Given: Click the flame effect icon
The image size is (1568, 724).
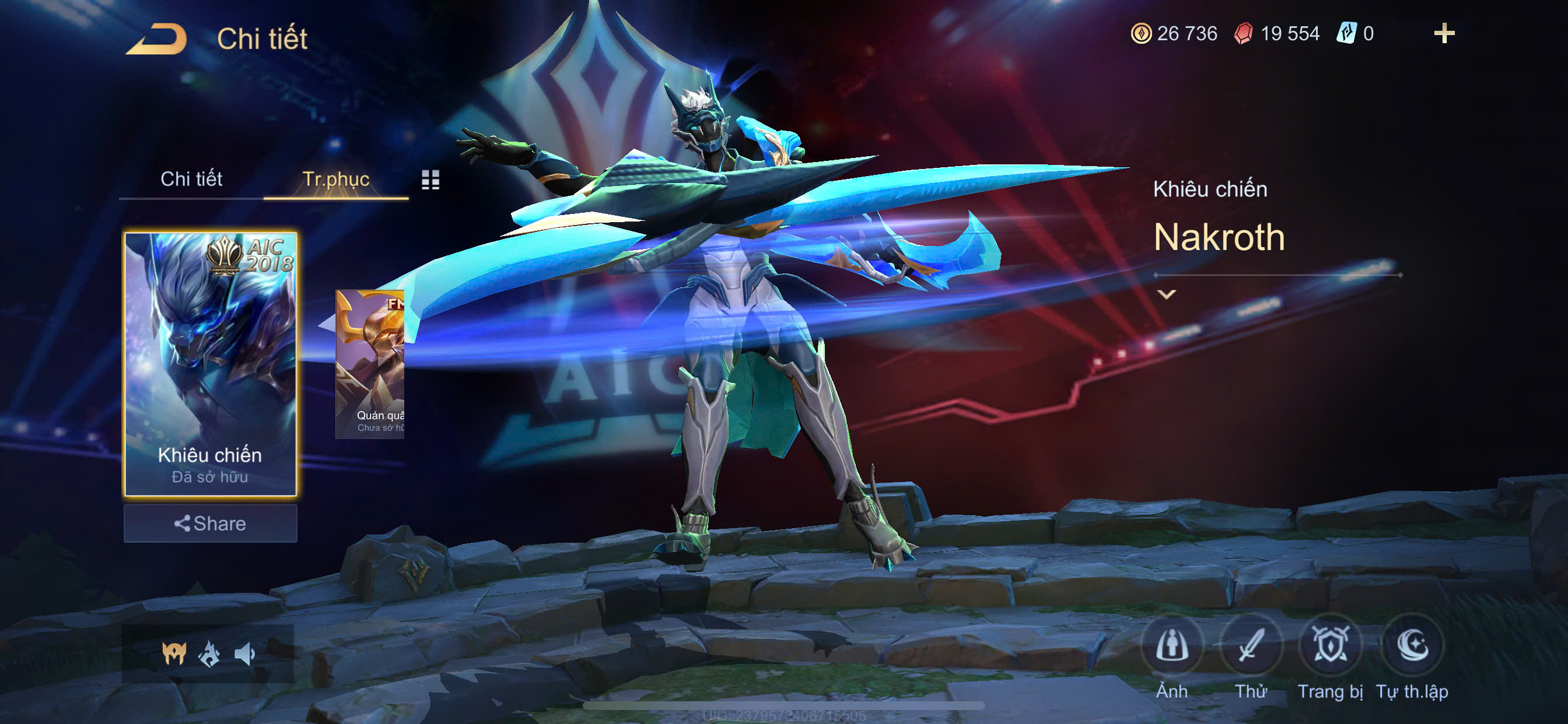Looking at the screenshot, I should [209, 654].
